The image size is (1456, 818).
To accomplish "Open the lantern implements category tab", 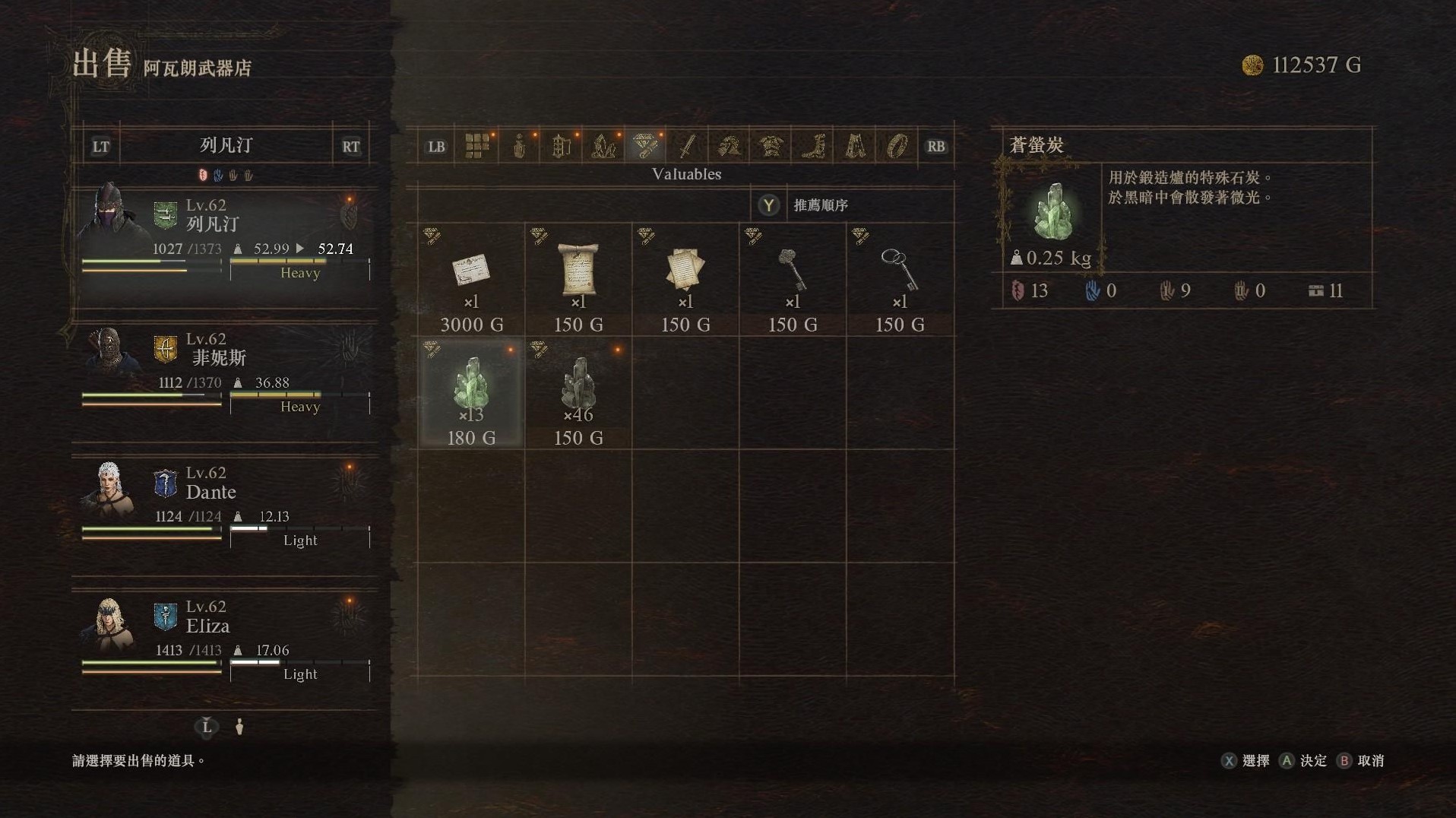I will tap(561, 146).
